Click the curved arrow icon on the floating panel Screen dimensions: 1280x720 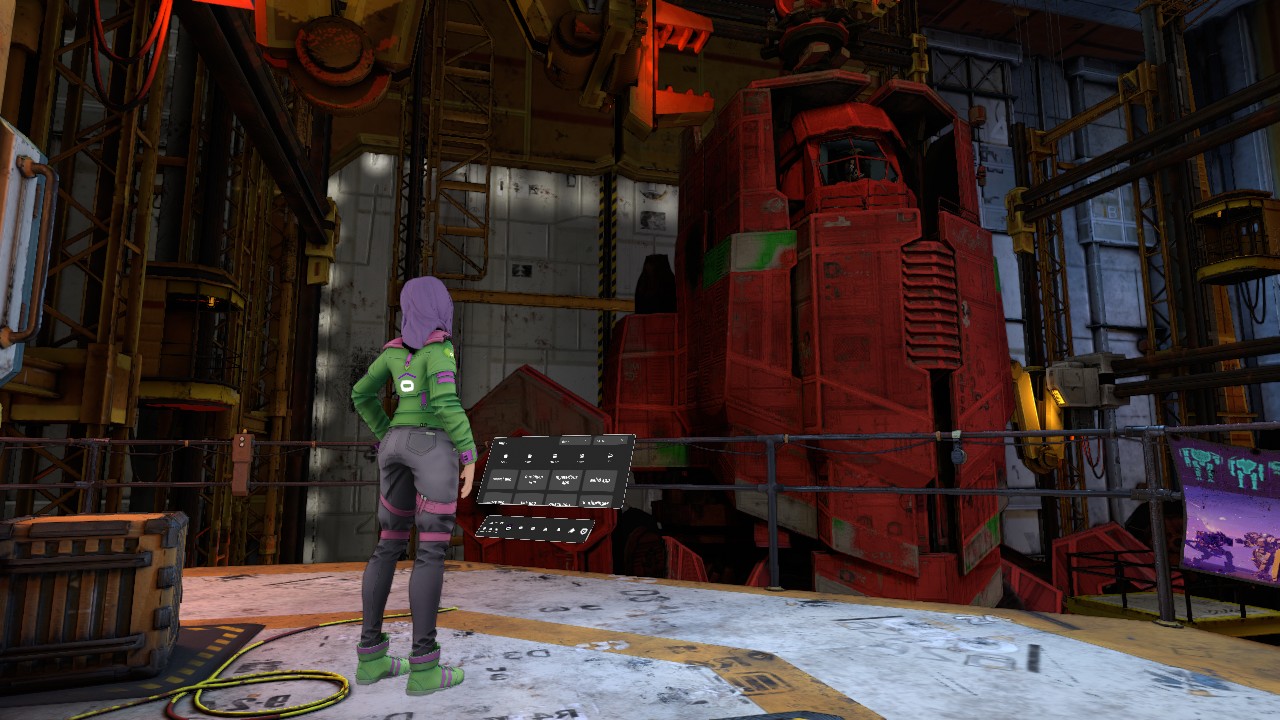[610, 456]
